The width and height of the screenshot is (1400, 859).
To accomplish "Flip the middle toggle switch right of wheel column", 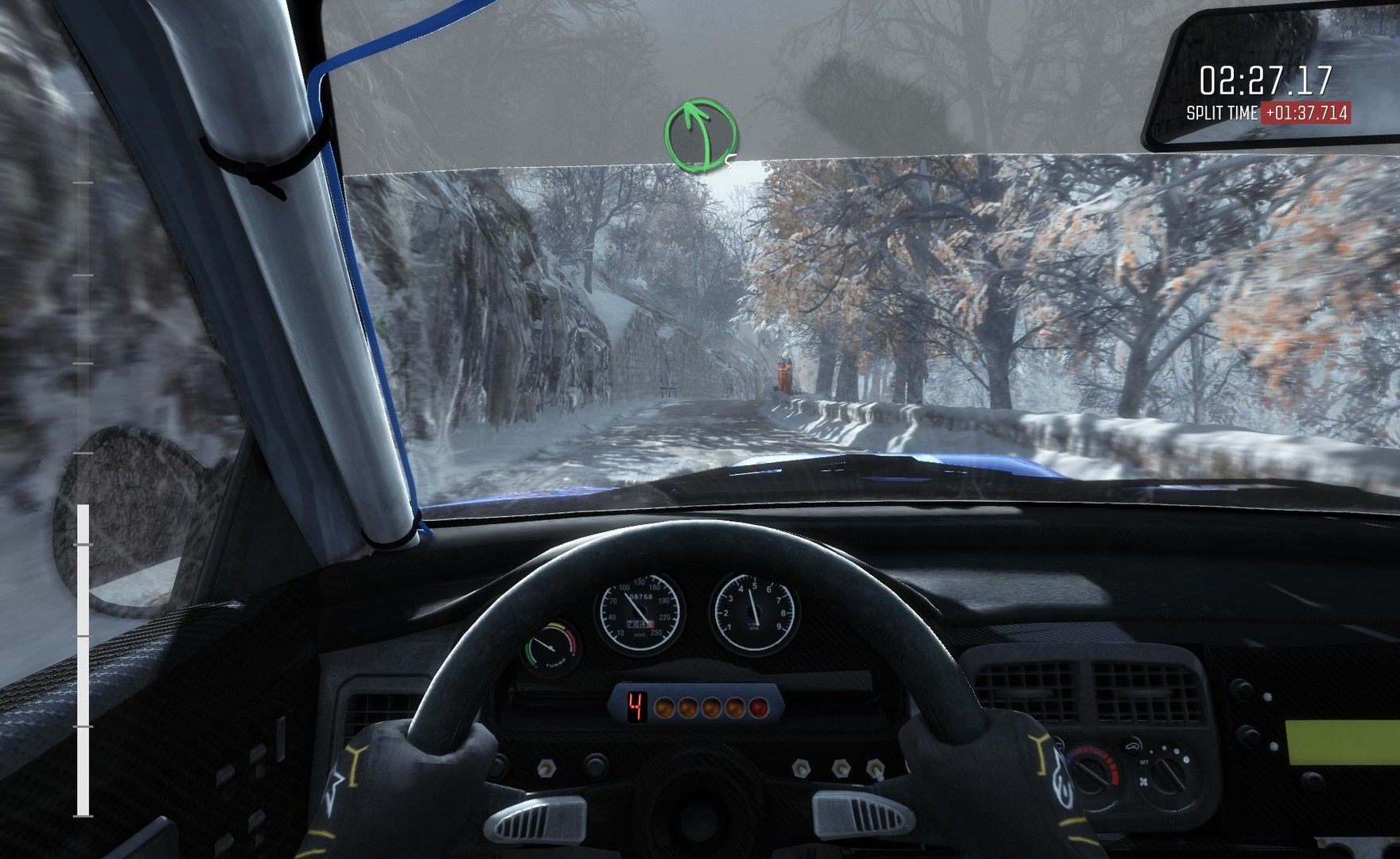I will click(x=840, y=769).
